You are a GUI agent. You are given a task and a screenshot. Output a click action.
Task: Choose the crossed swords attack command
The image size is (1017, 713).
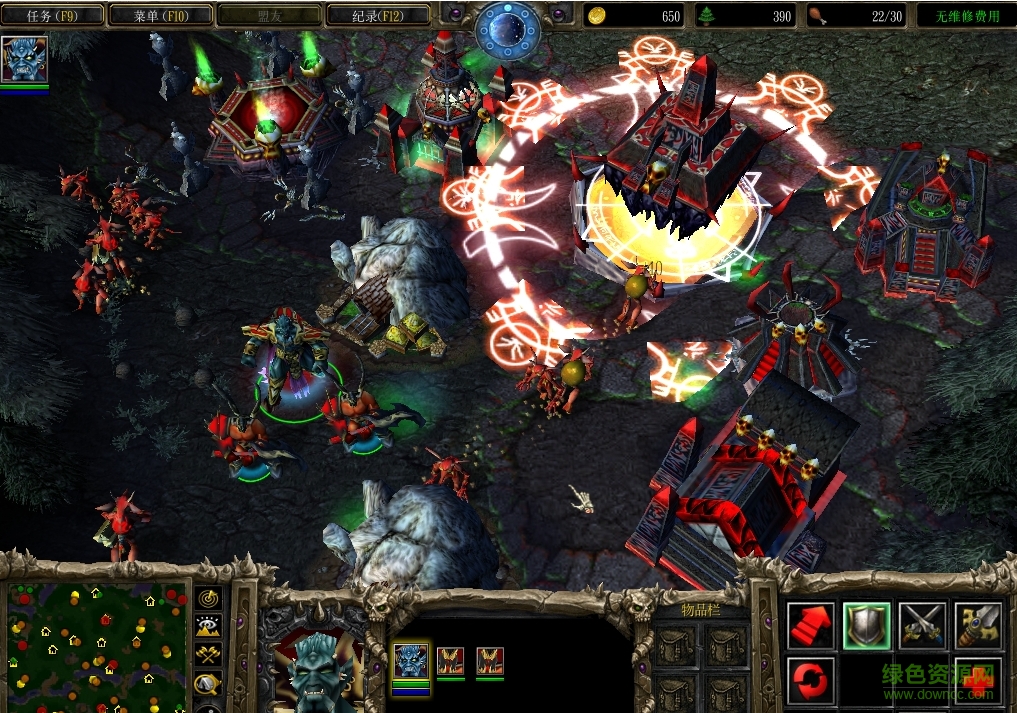(x=922, y=625)
